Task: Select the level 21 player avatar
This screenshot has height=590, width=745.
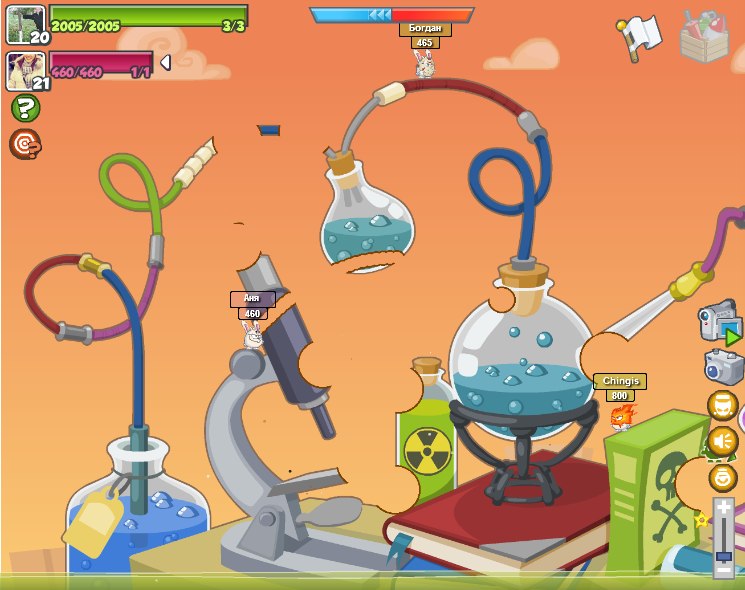Action: (25, 71)
